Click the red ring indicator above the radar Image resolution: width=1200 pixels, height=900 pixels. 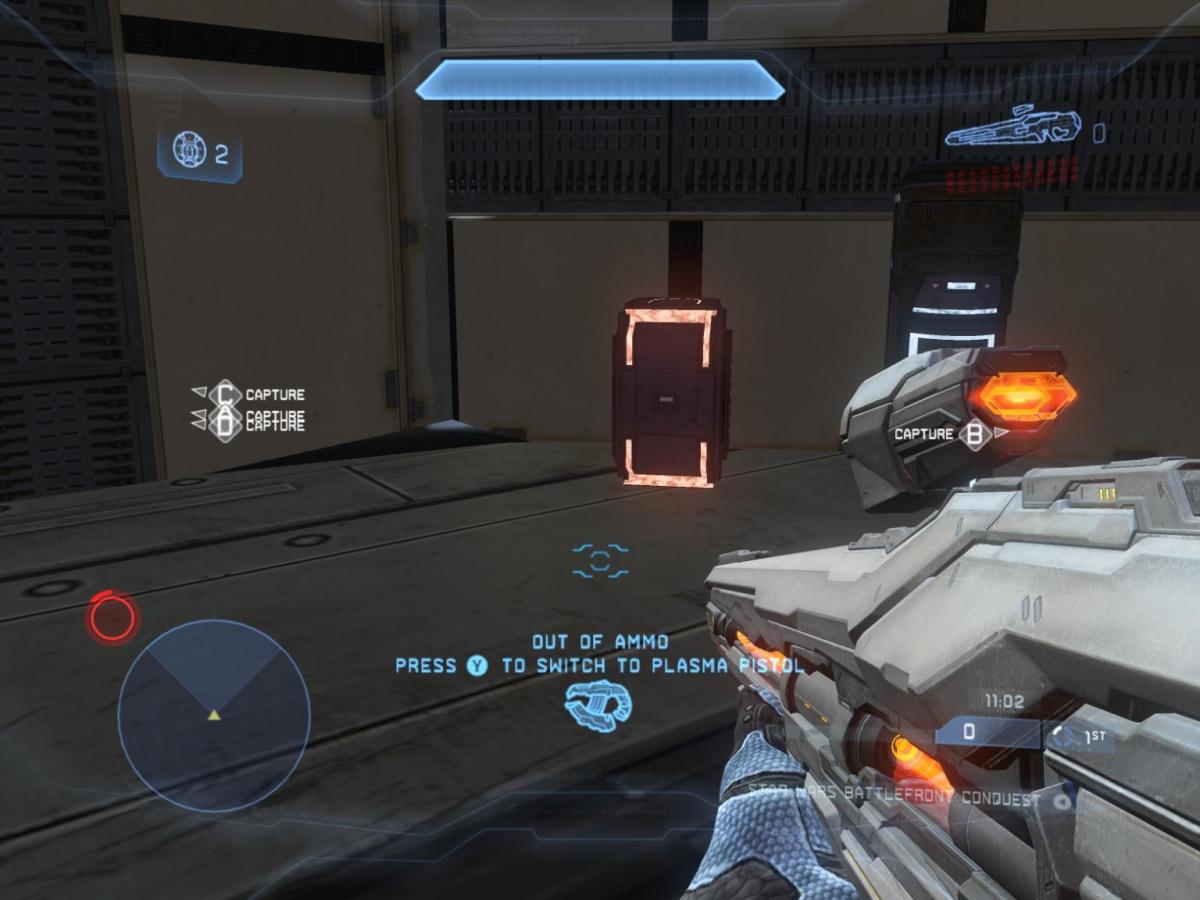112,616
